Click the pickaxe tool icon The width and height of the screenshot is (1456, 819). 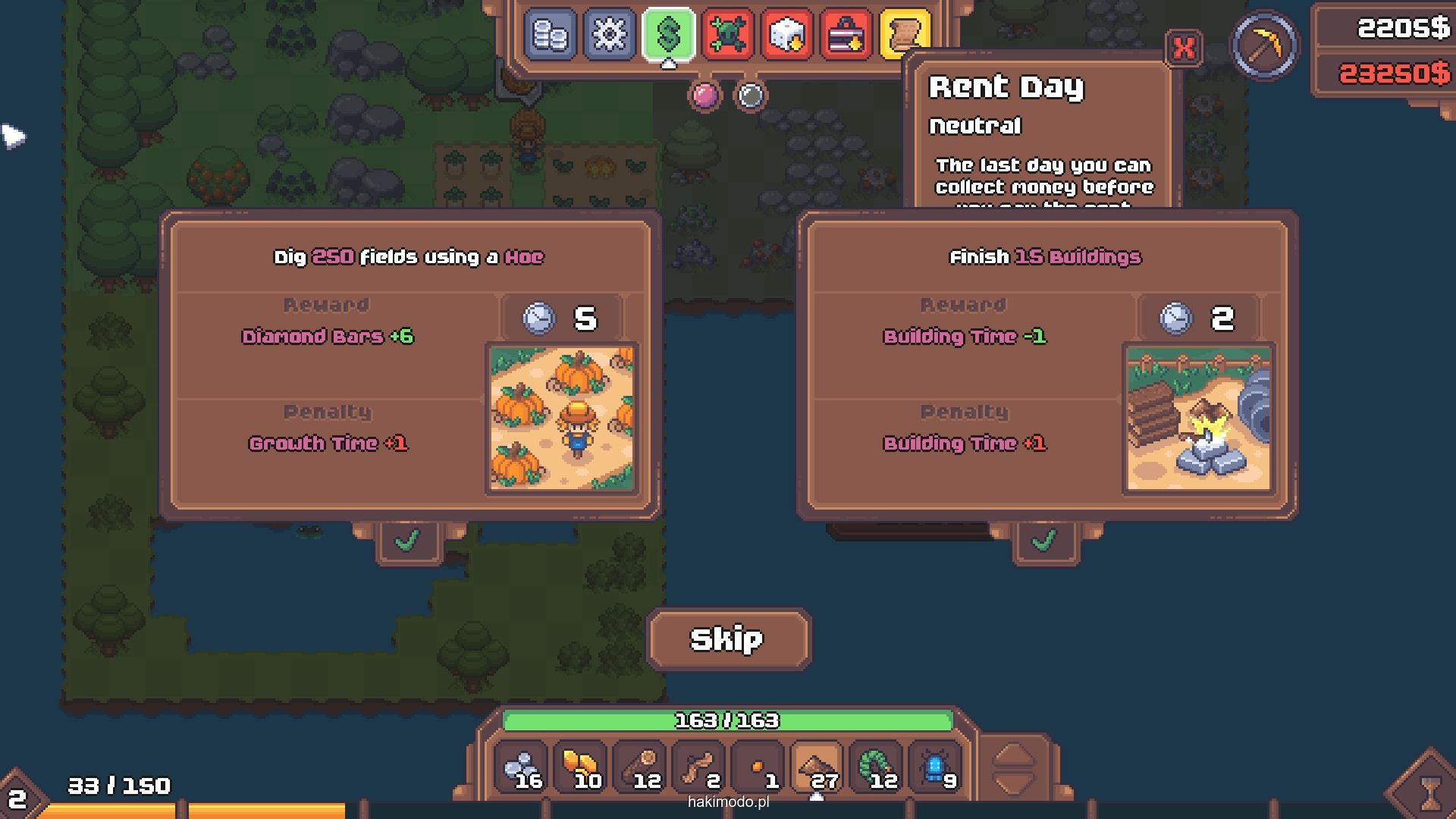point(1264,45)
